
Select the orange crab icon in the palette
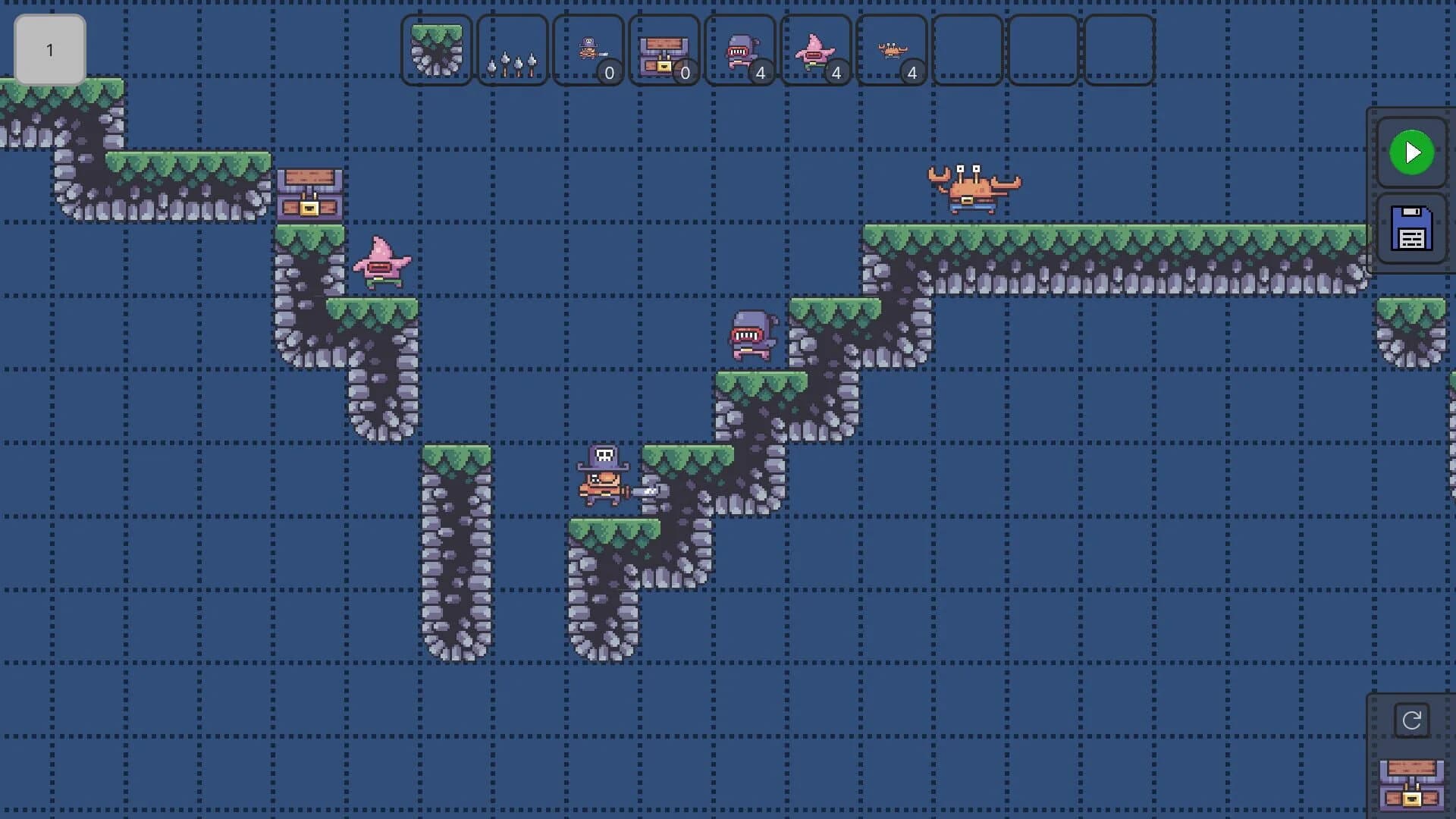point(892,50)
